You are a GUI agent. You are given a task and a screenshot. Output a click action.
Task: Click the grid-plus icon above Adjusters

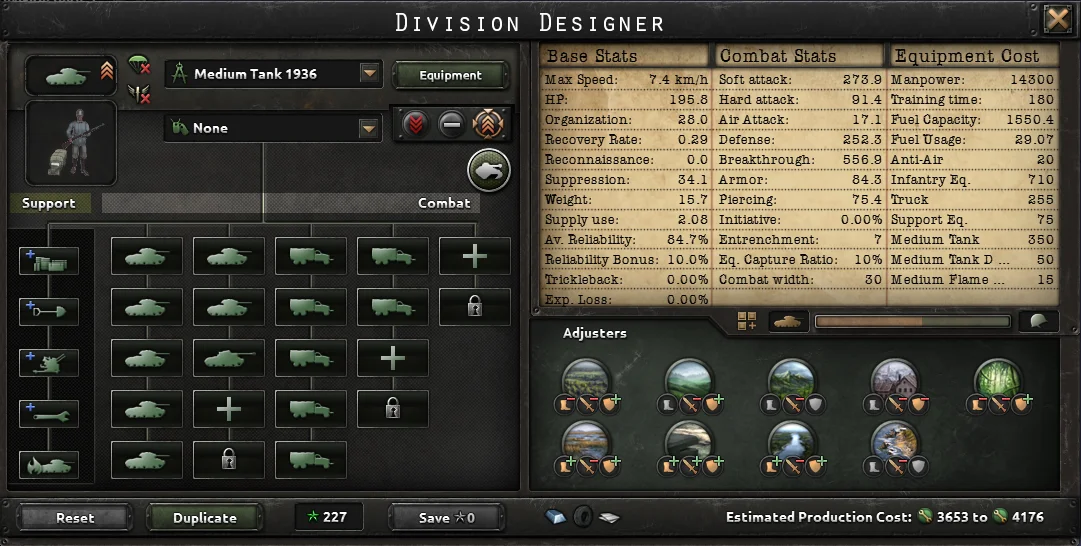click(747, 321)
